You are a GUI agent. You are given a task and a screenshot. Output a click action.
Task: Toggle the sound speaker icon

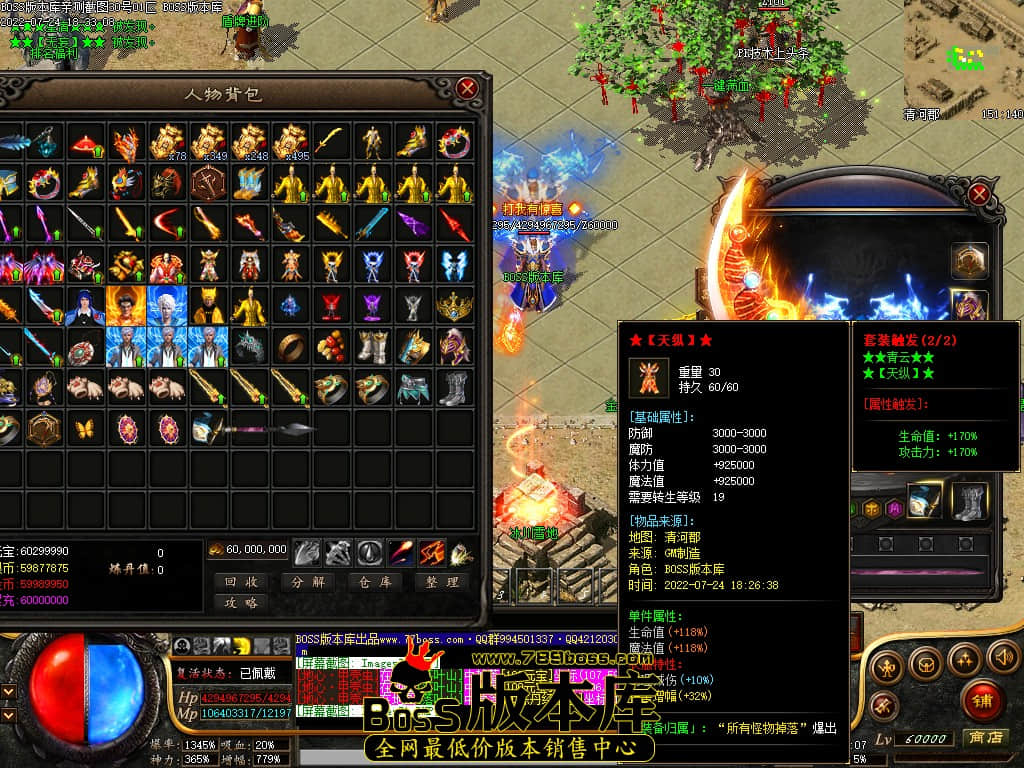click(x=1003, y=657)
